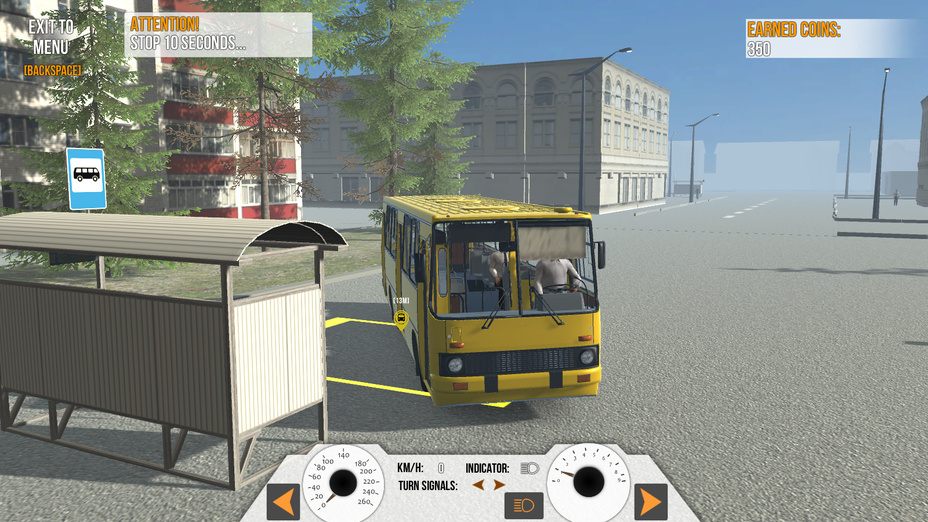
Task: Activate the left turn signal arrow button
Action: click(283, 500)
